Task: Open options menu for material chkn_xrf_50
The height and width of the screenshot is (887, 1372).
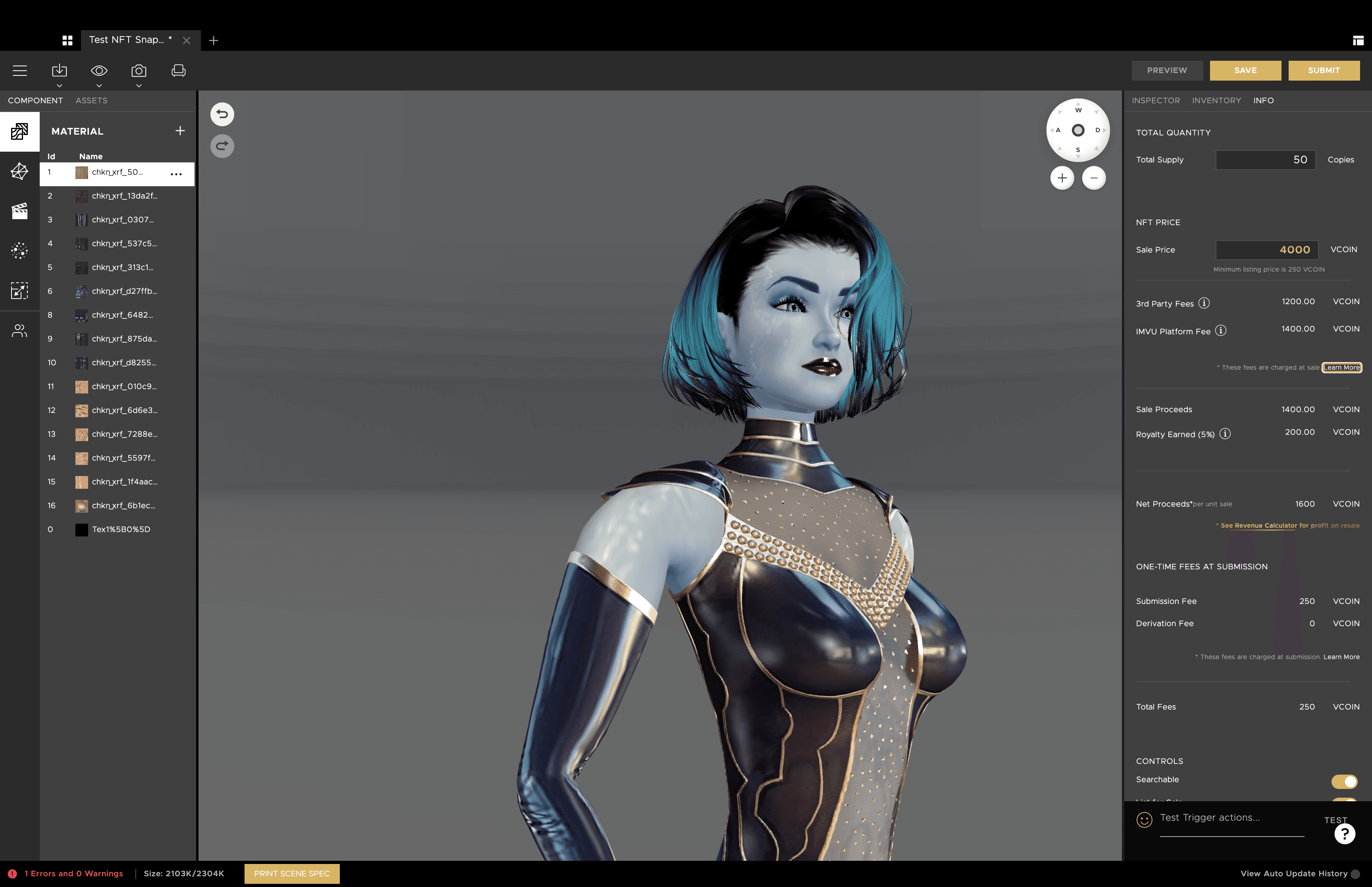Action: pyautogui.click(x=176, y=174)
